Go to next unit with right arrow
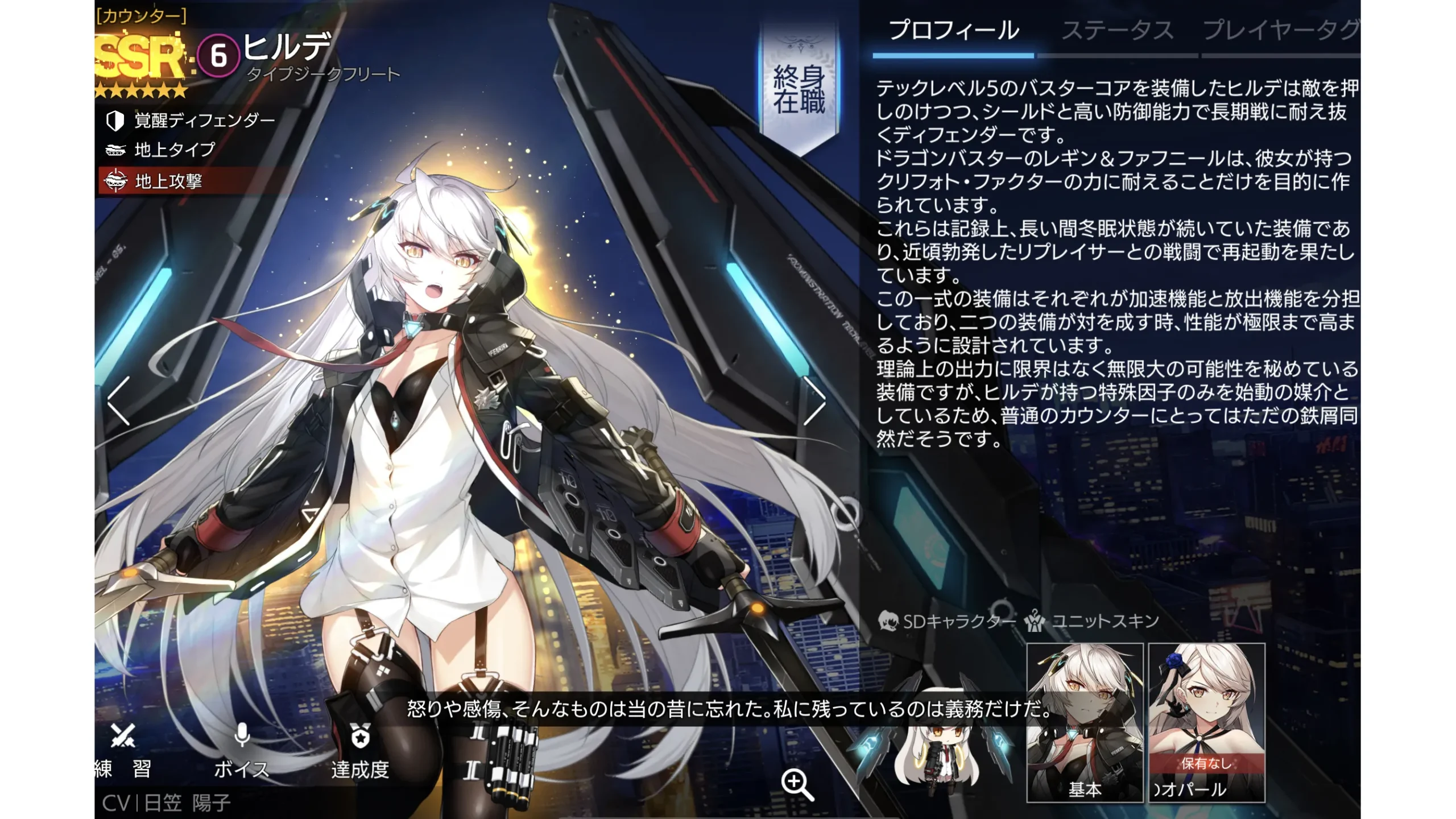This screenshot has height=819, width=1456. 814,400
